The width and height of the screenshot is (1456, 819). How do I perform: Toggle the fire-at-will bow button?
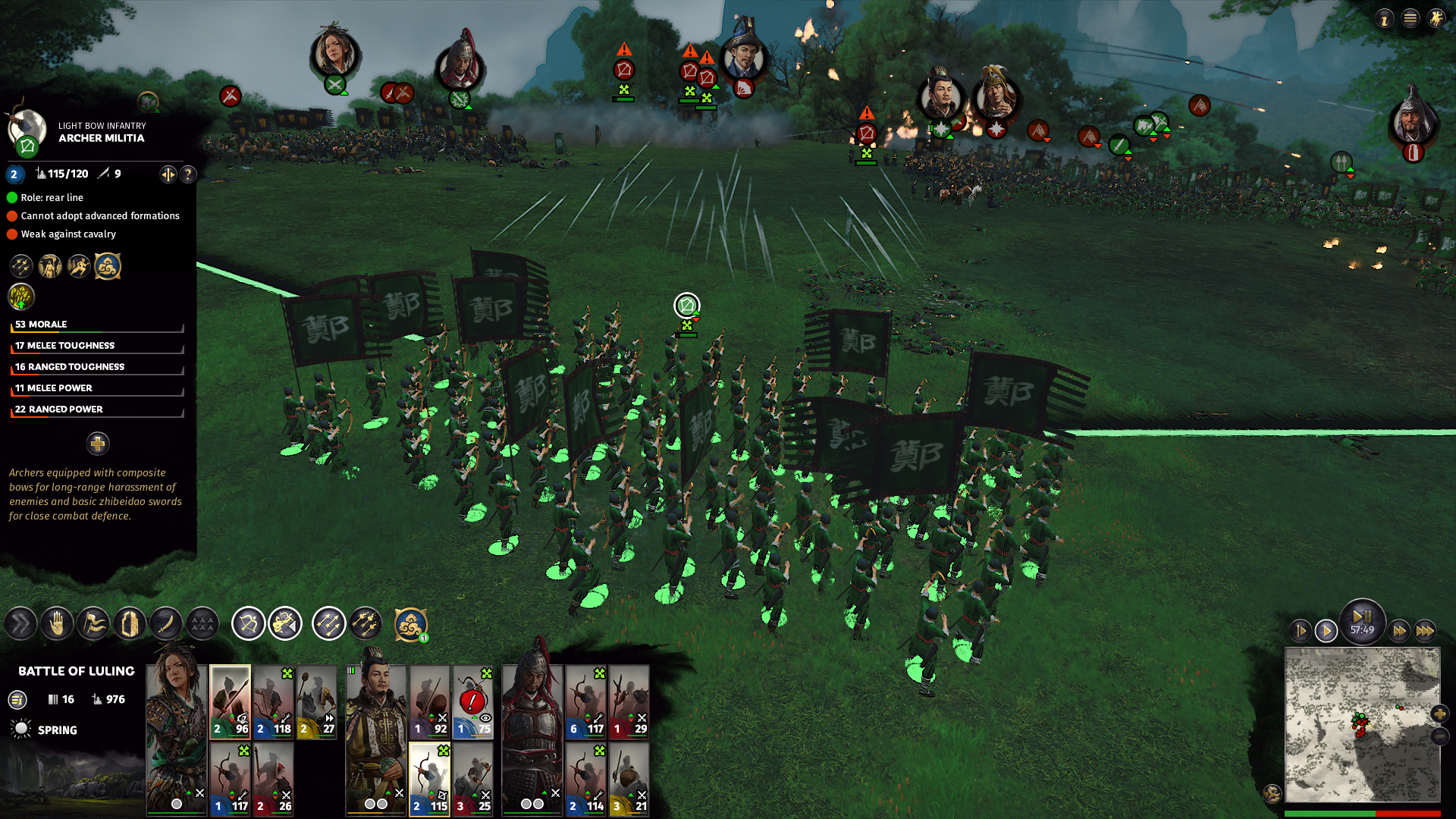click(248, 624)
